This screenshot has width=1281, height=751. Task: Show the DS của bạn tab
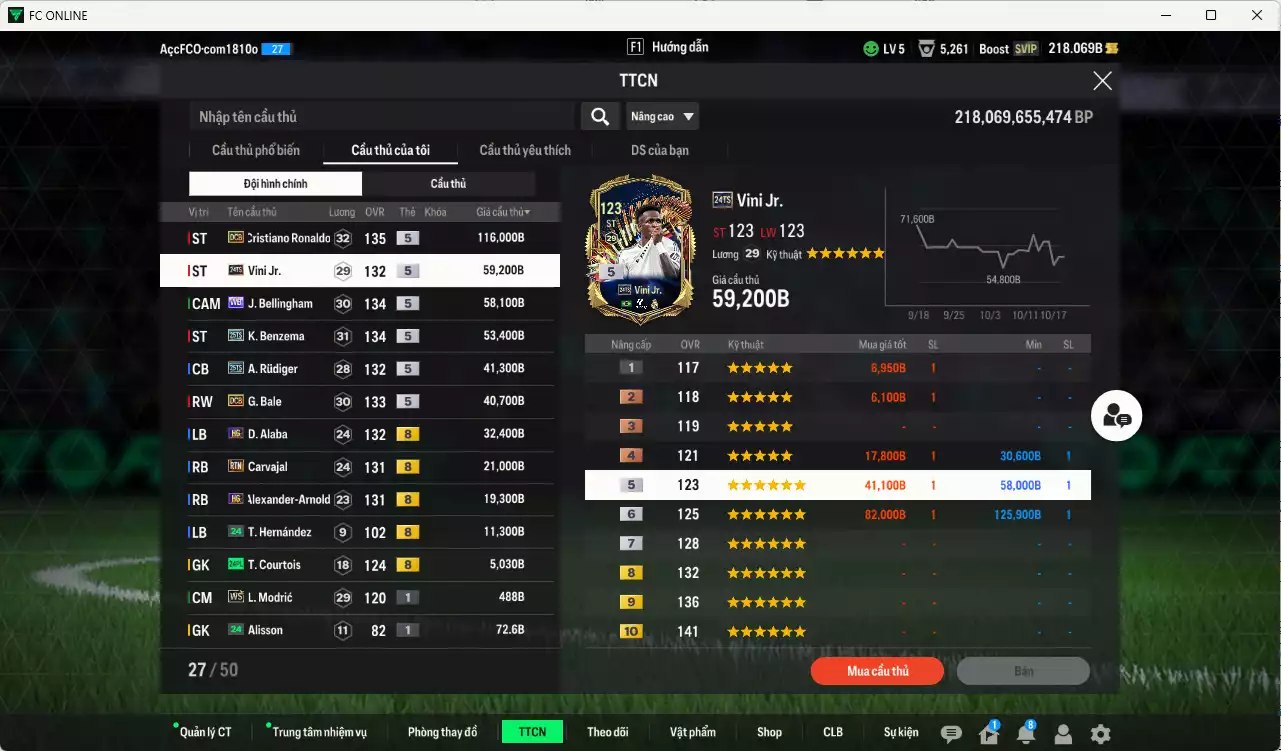tap(659, 150)
